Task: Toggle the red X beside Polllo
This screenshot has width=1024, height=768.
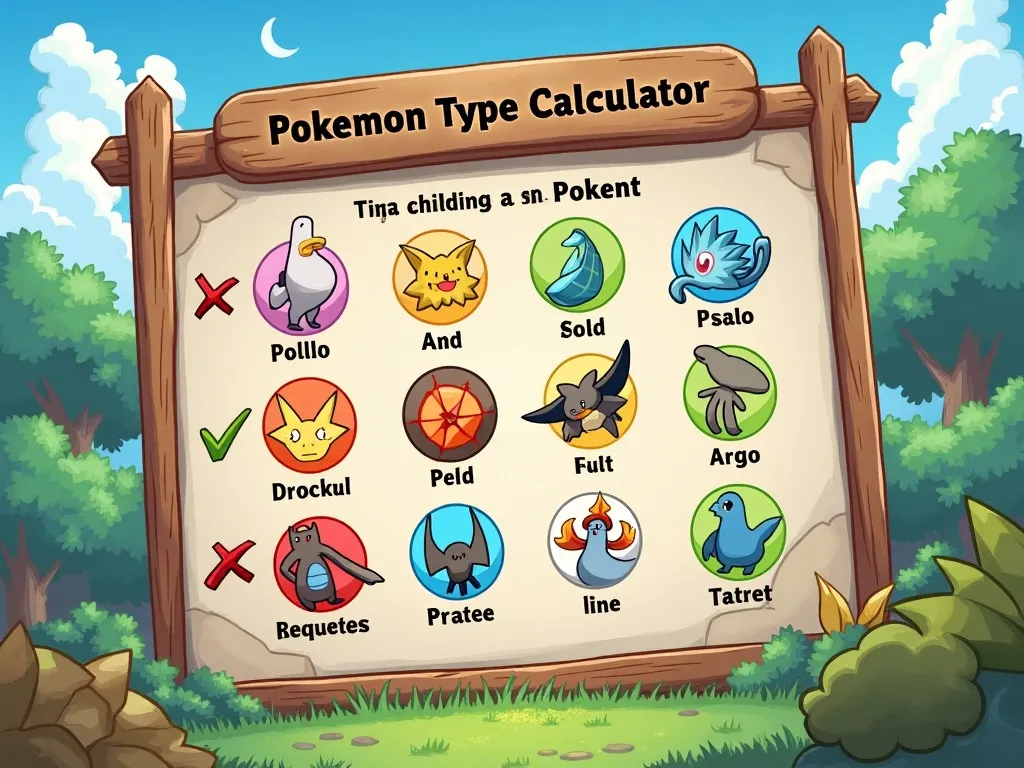Action: (x=216, y=295)
